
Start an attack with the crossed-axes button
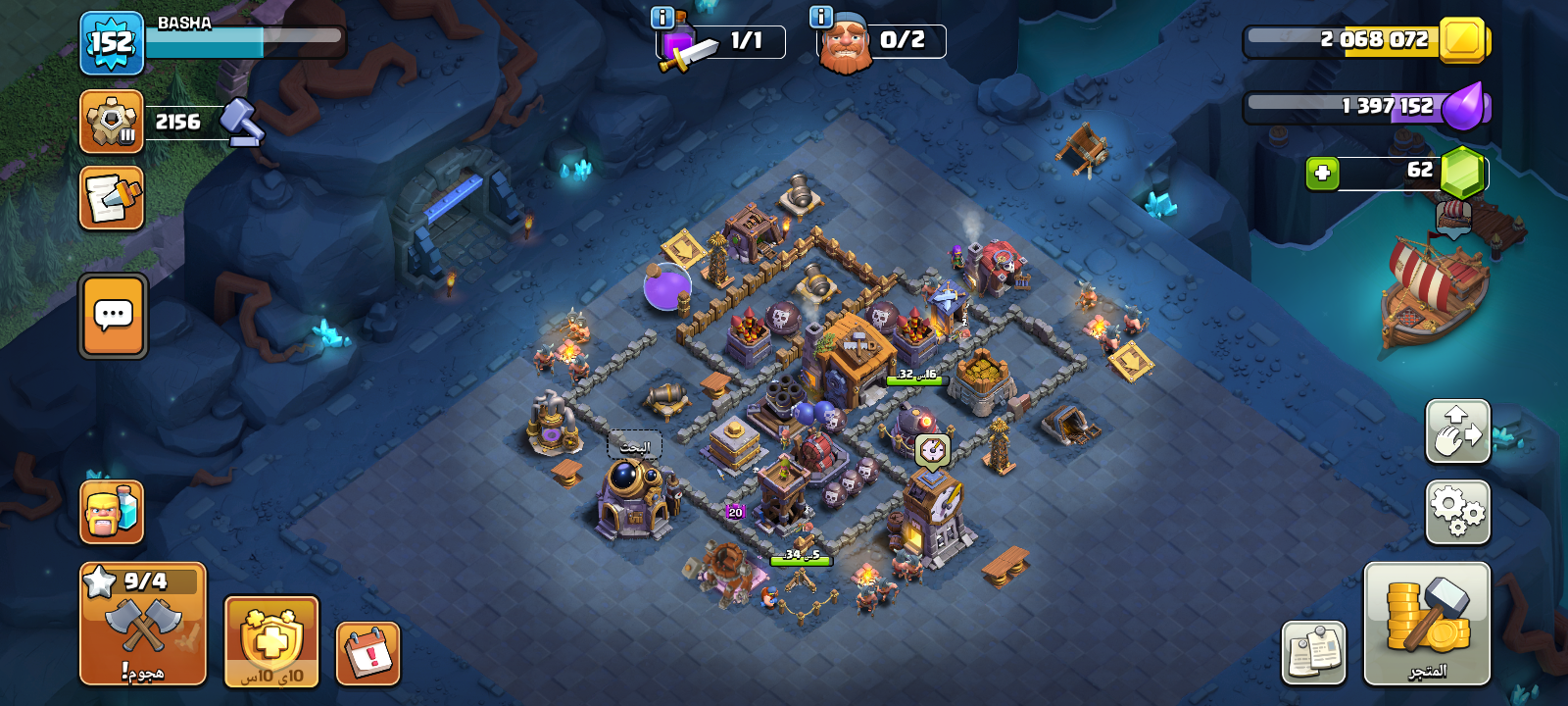pos(143,624)
